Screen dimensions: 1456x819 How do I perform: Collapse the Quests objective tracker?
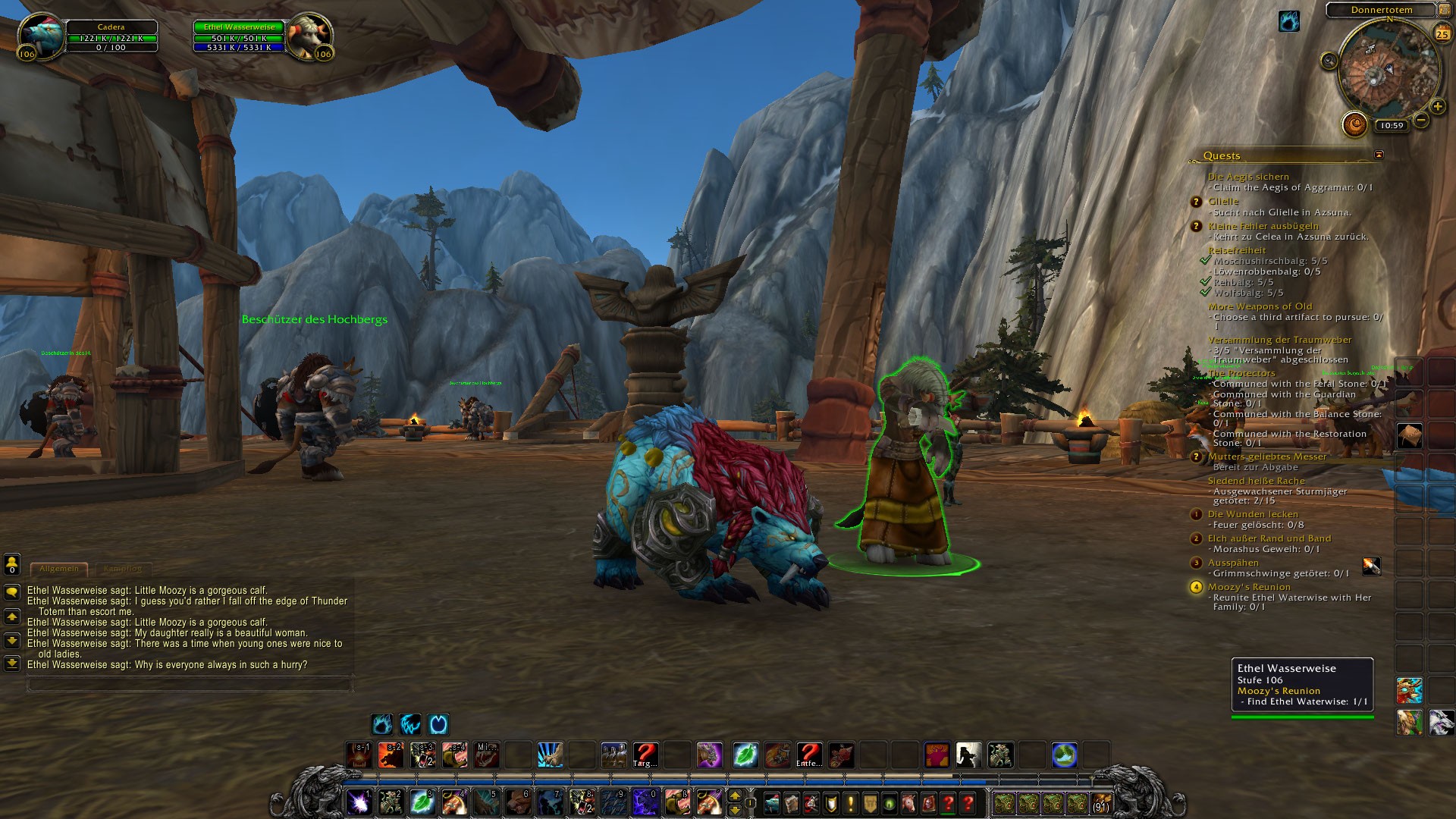click(1379, 155)
